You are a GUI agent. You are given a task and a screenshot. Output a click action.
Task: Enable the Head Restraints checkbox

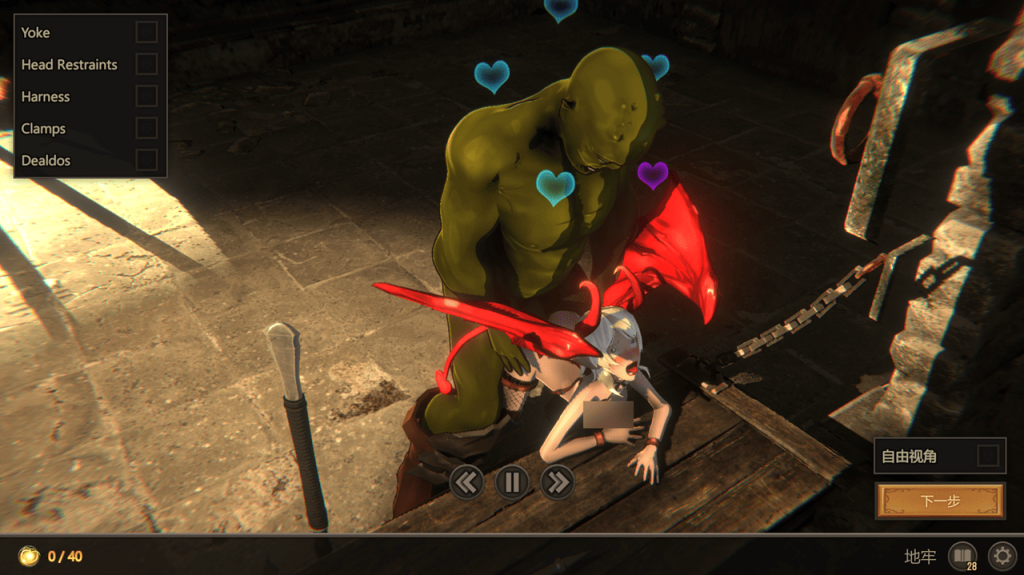146,64
